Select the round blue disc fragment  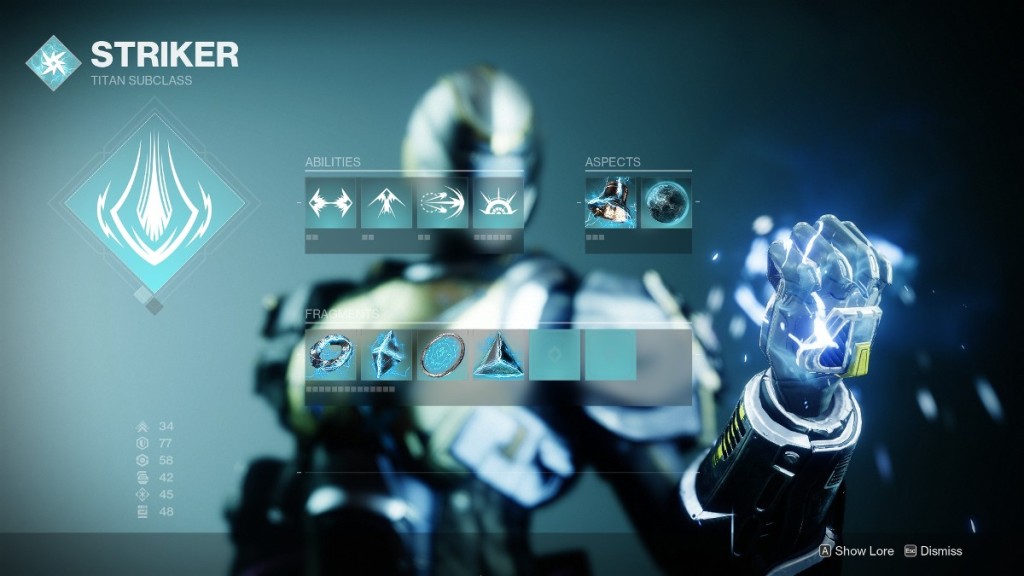point(442,355)
